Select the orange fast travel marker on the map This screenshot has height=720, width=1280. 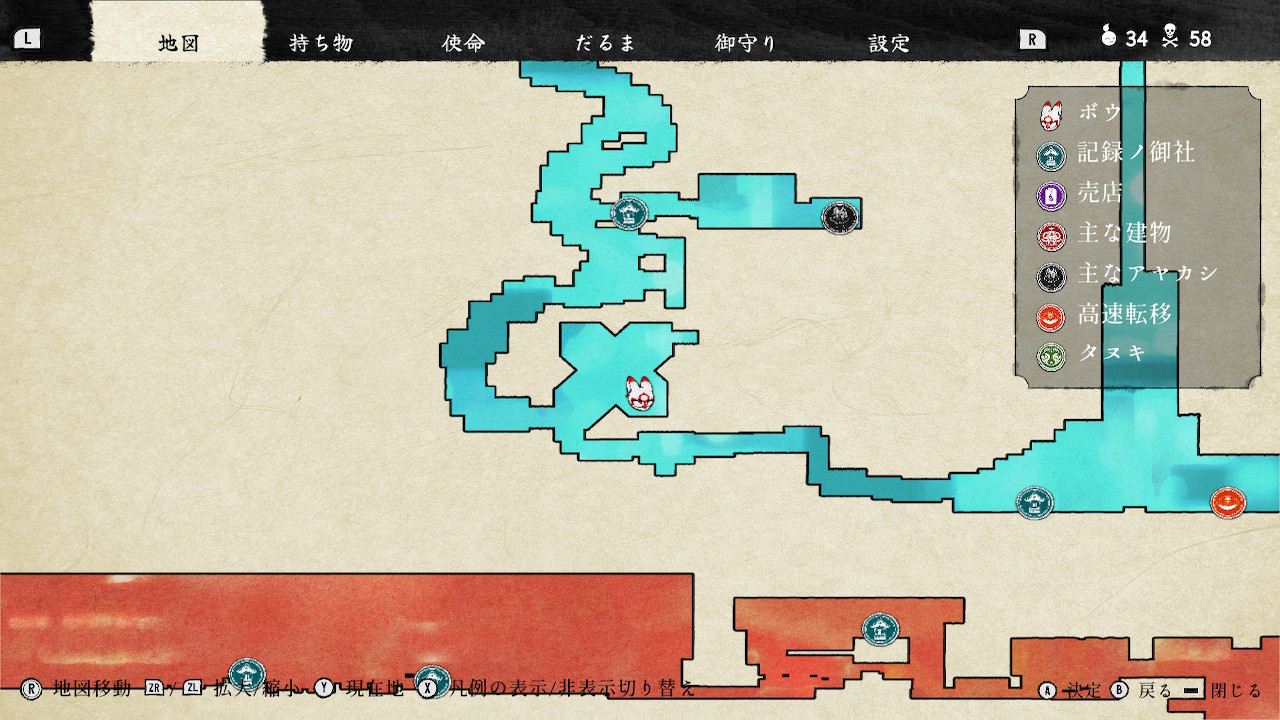coord(1227,502)
